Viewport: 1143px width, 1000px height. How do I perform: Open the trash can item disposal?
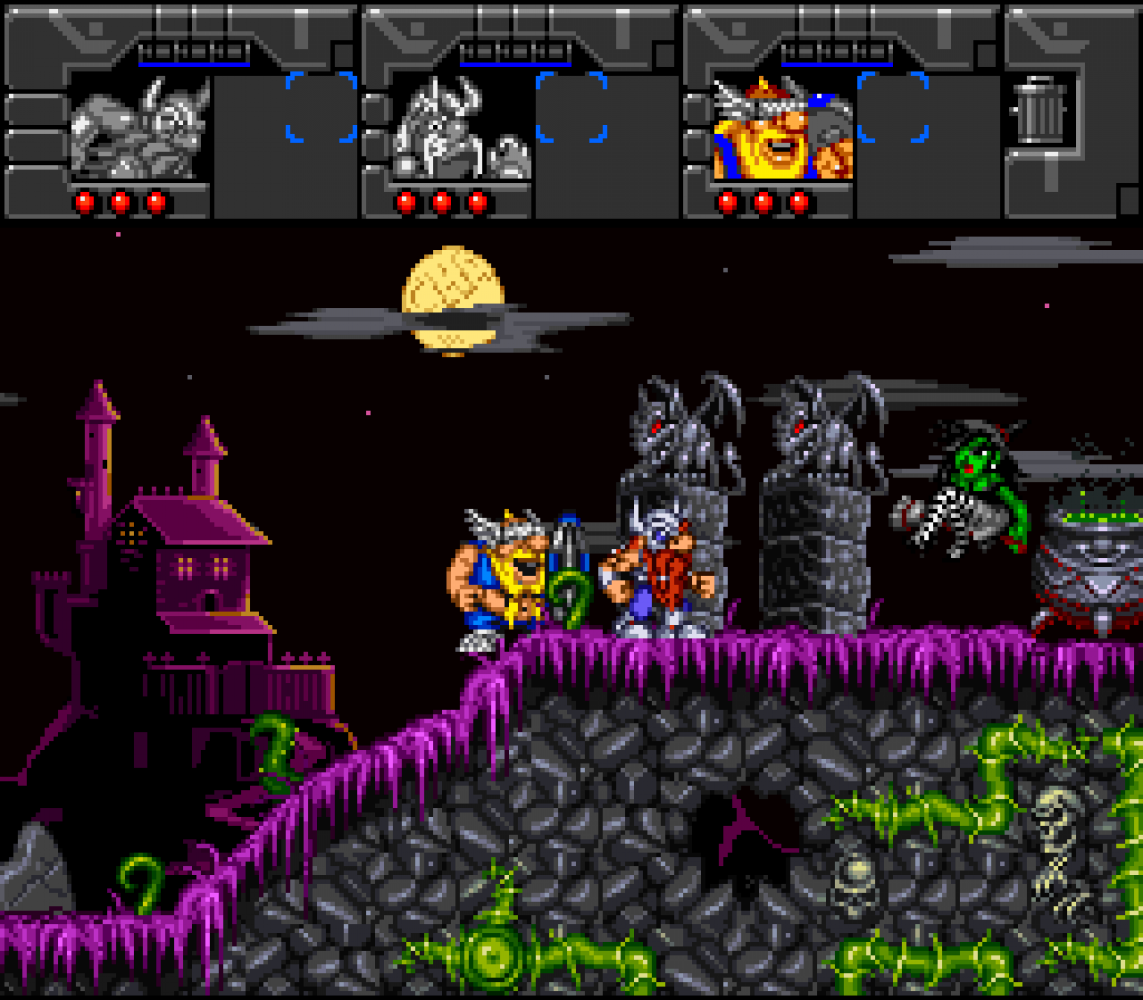[x=1042, y=111]
